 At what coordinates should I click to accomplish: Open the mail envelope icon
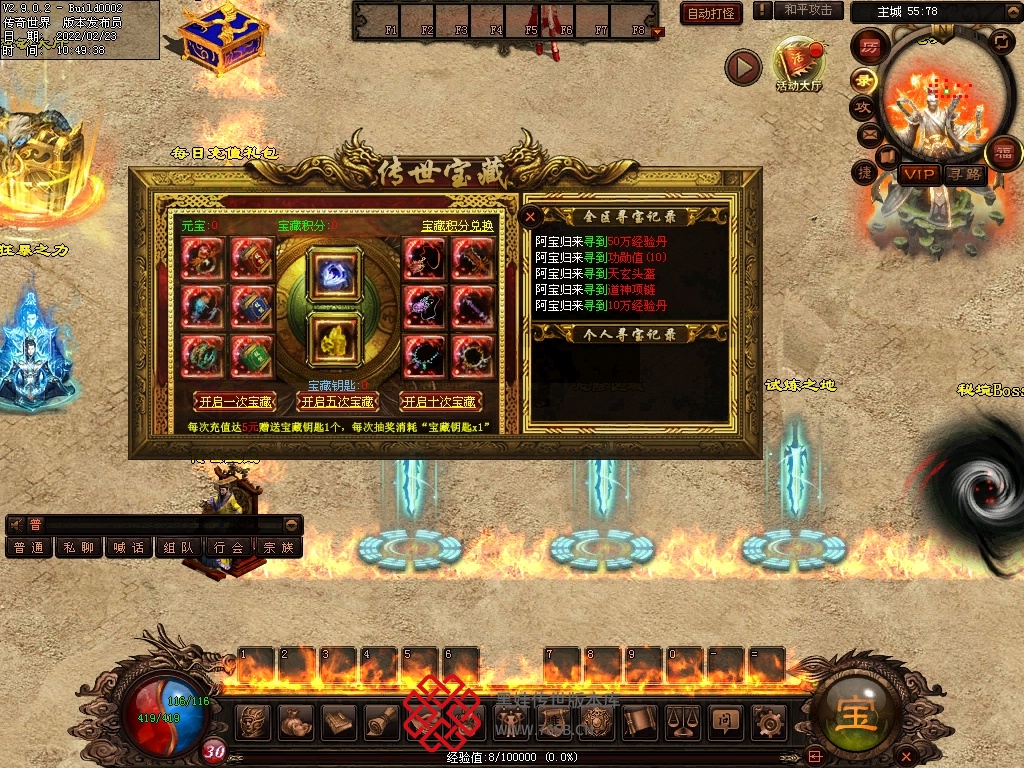coord(868,133)
